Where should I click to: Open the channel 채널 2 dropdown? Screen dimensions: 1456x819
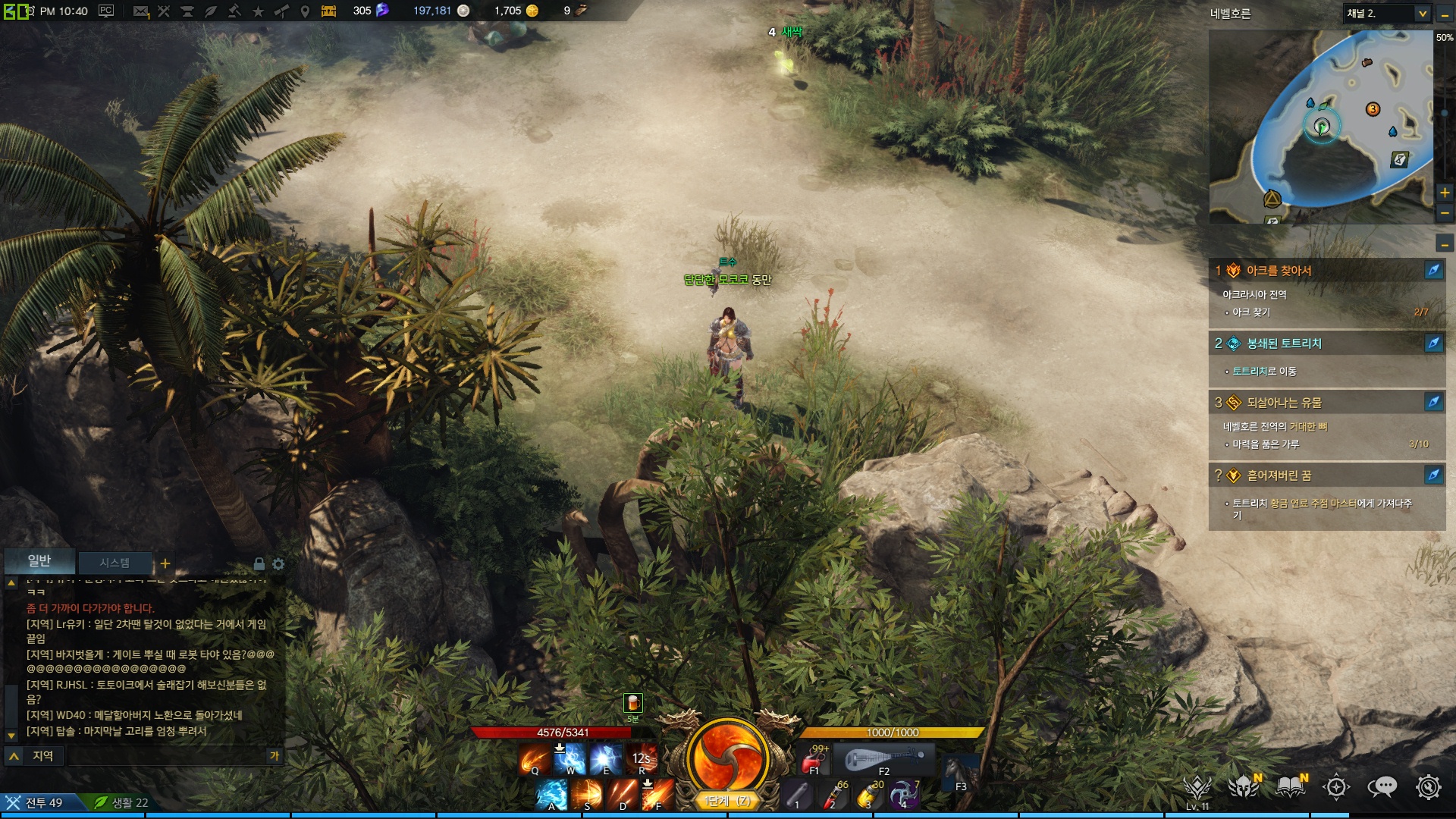coord(1423,14)
